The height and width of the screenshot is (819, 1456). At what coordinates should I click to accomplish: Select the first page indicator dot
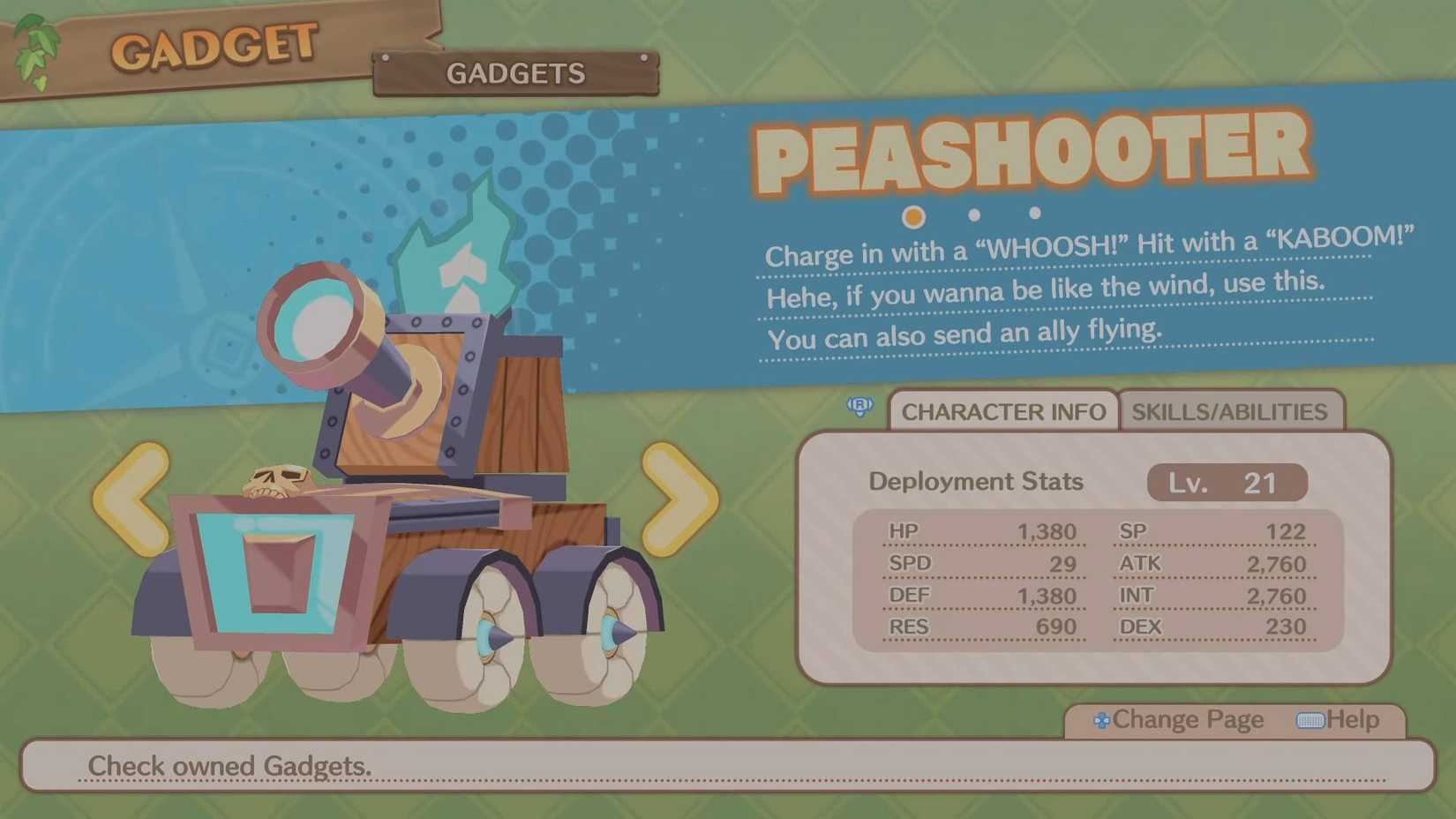click(913, 216)
